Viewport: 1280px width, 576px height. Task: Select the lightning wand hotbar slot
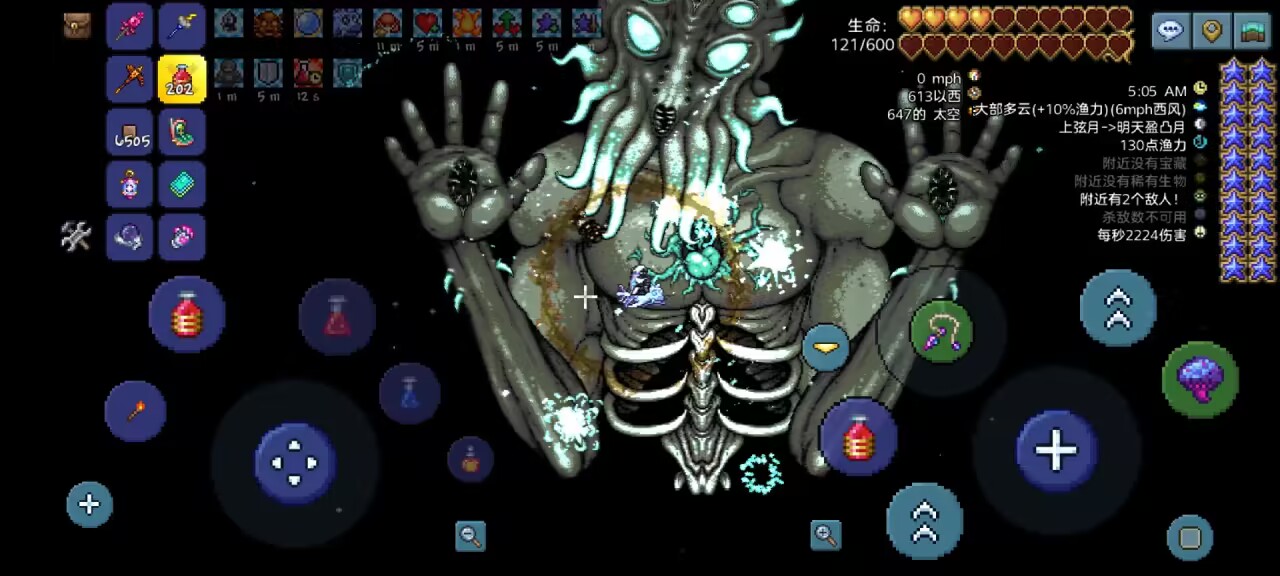click(182, 27)
